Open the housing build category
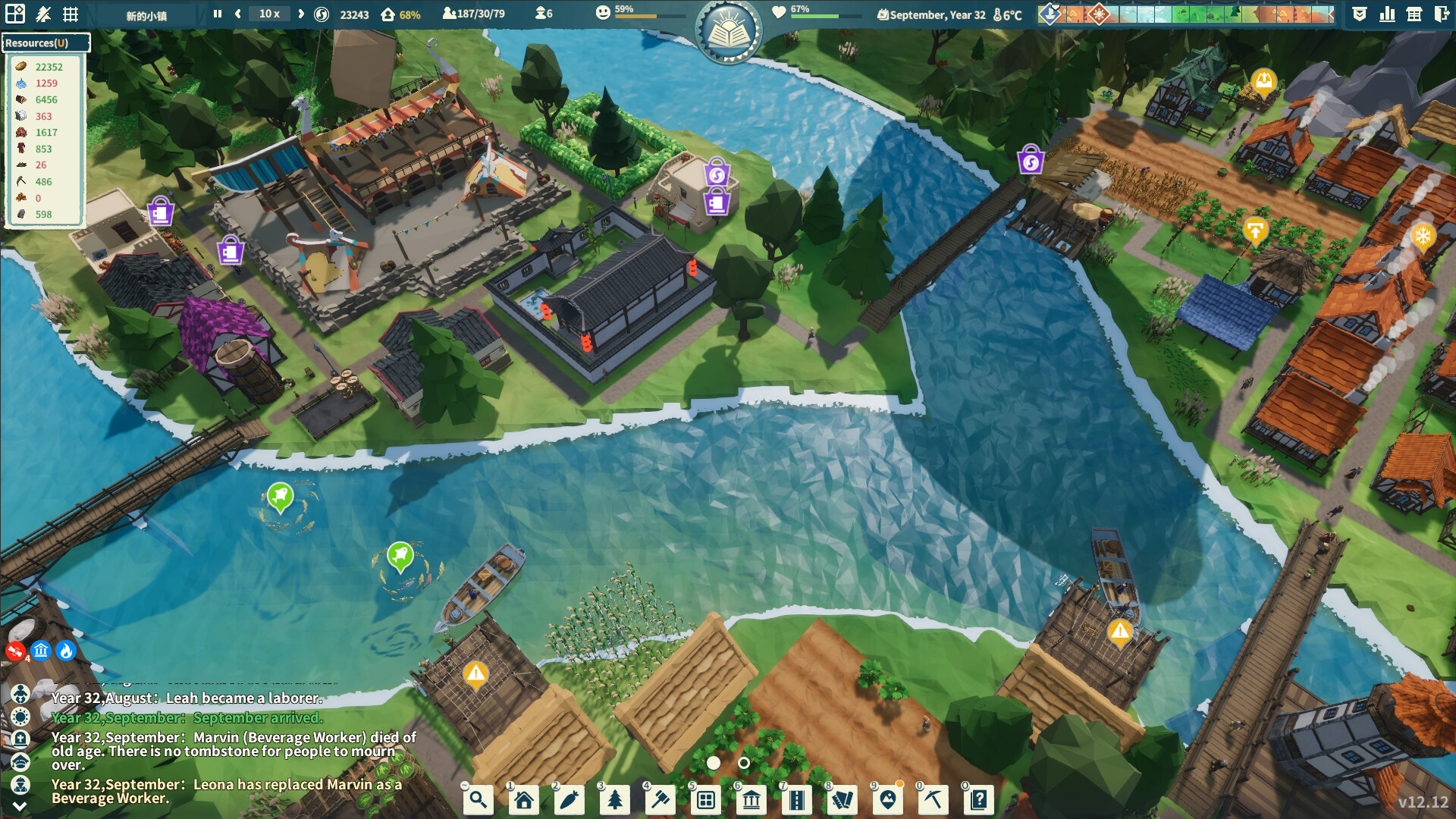 523,799
